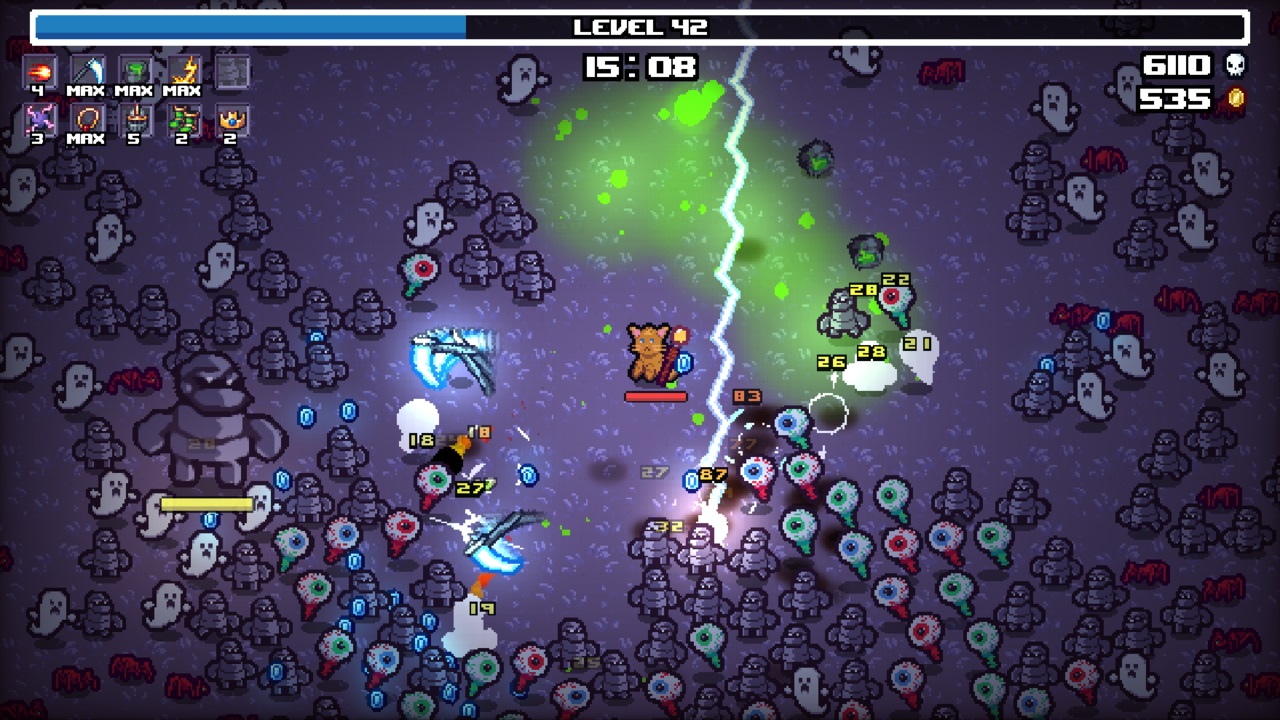This screenshot has height=720, width=1280.
Task: Click the blue experience progress bar
Action: coord(250,27)
